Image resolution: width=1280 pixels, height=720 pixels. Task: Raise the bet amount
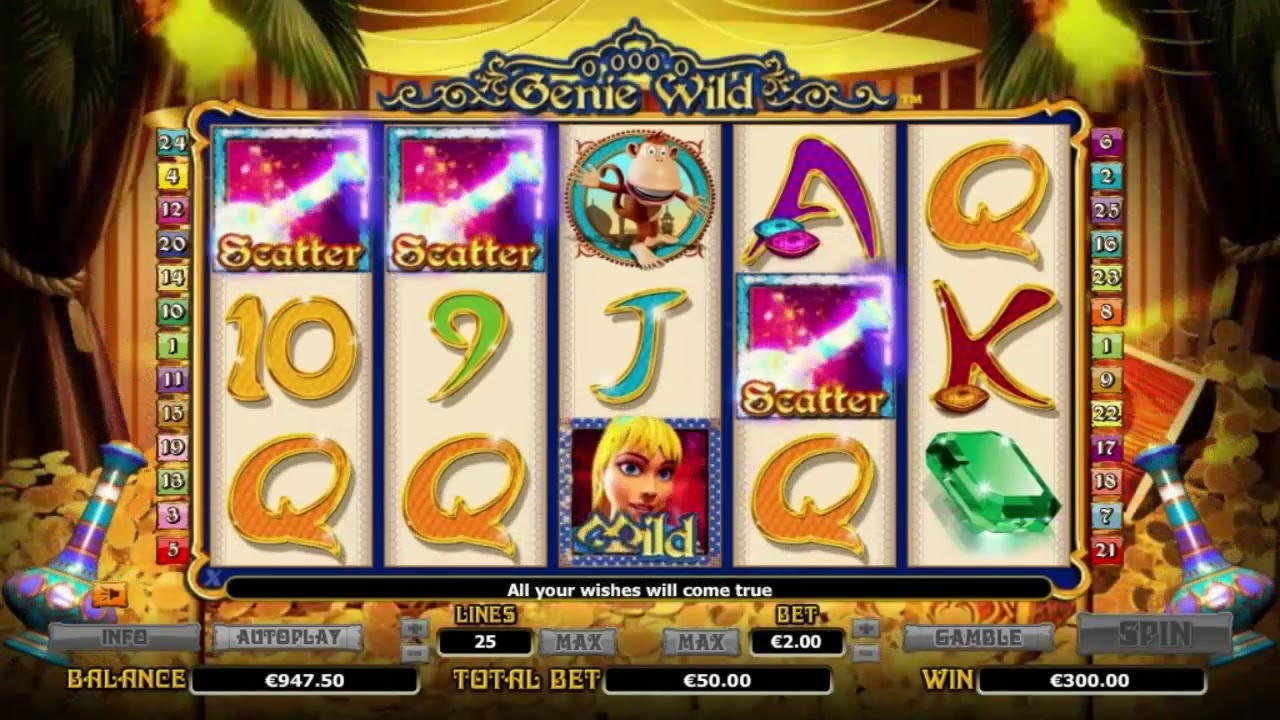pos(866,628)
